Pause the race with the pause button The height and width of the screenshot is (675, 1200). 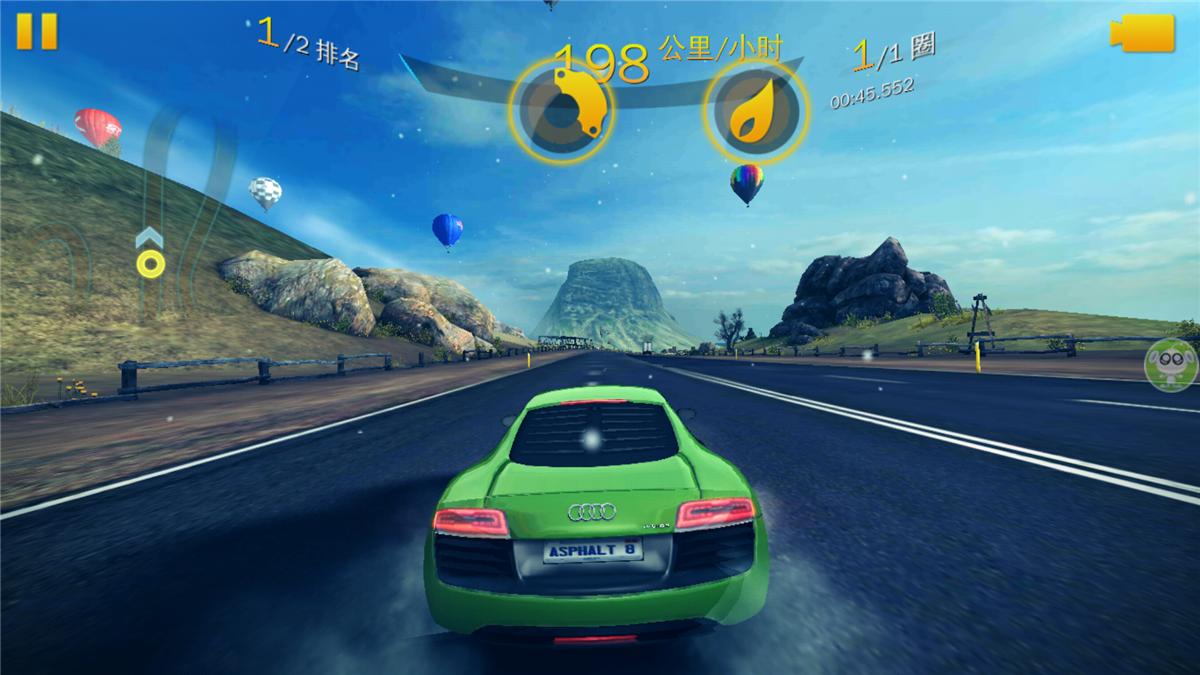pos(37,31)
